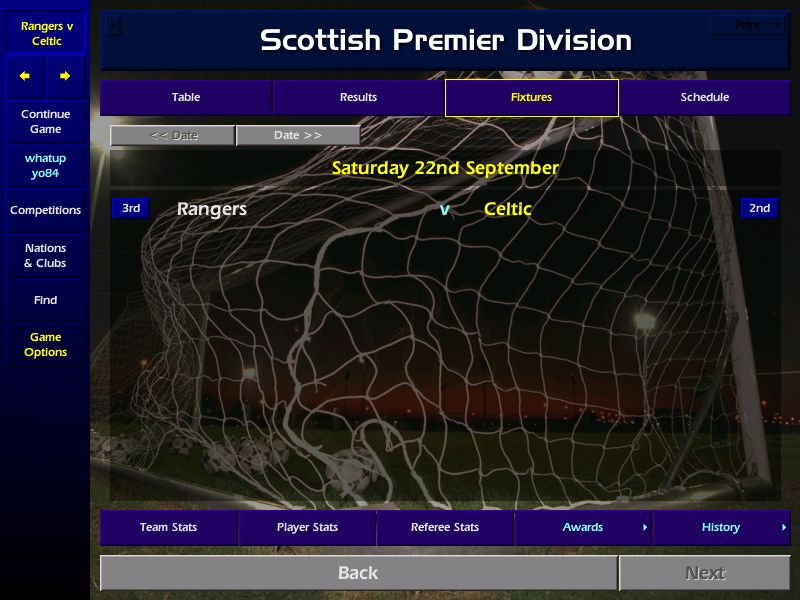Open the Competitions menu

(x=45, y=210)
